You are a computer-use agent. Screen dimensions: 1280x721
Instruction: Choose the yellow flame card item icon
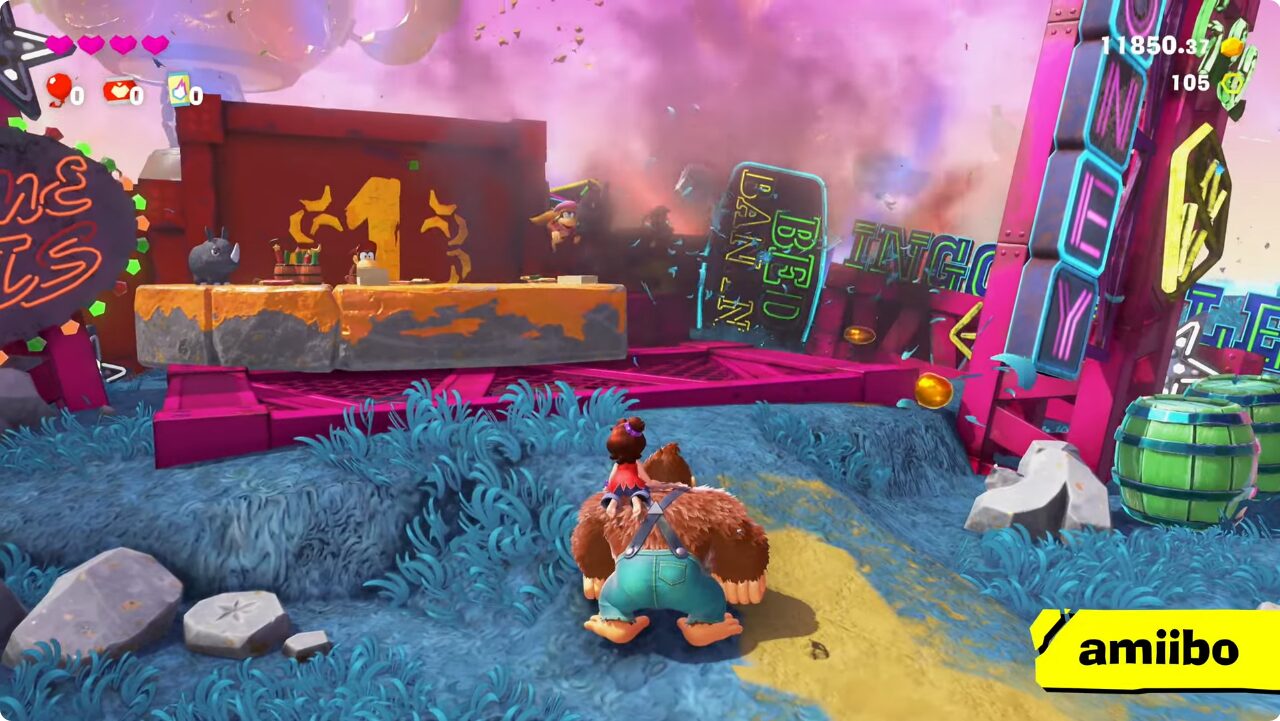coord(178,90)
